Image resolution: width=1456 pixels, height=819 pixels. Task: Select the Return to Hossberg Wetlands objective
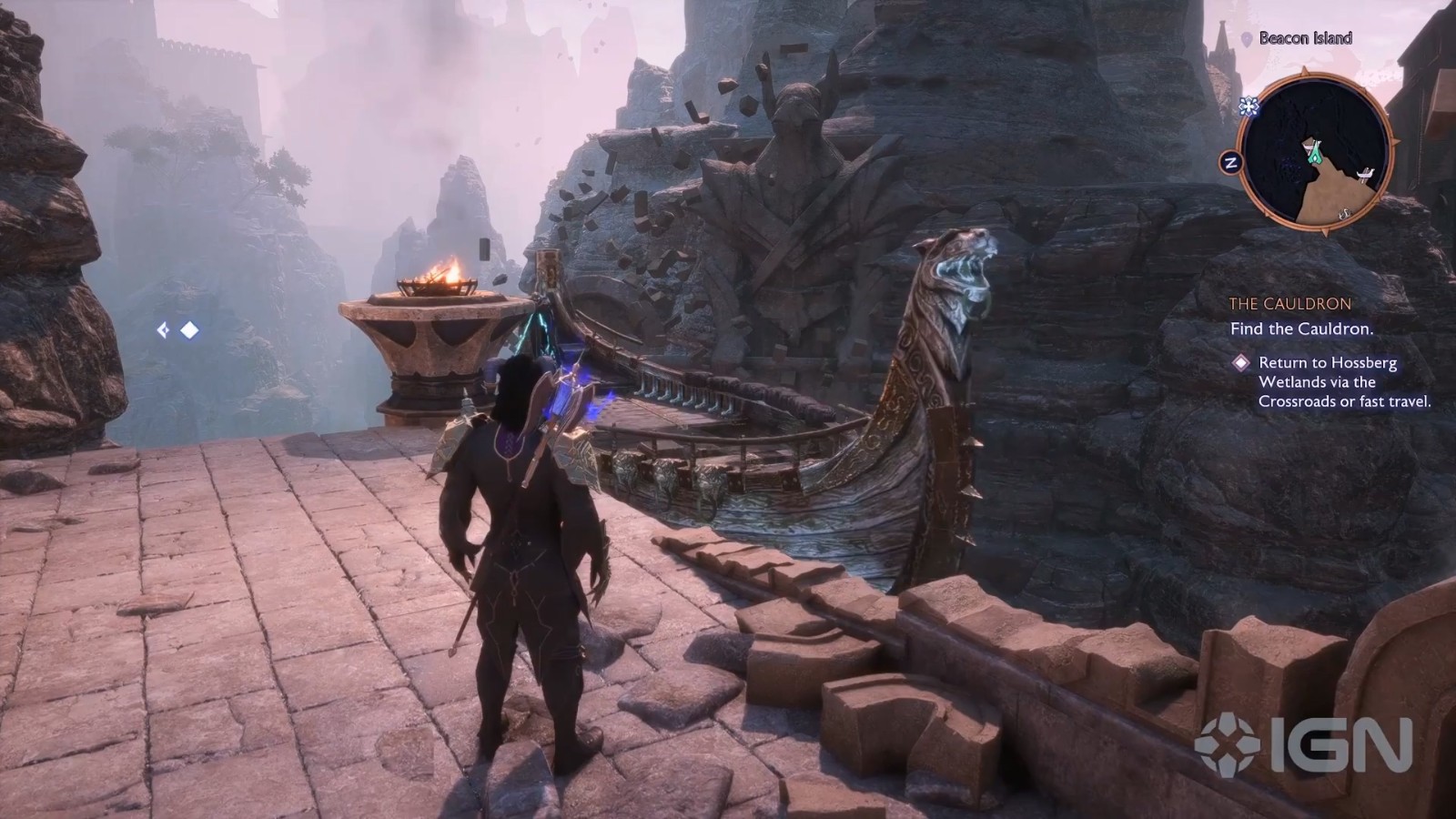coord(1344,381)
